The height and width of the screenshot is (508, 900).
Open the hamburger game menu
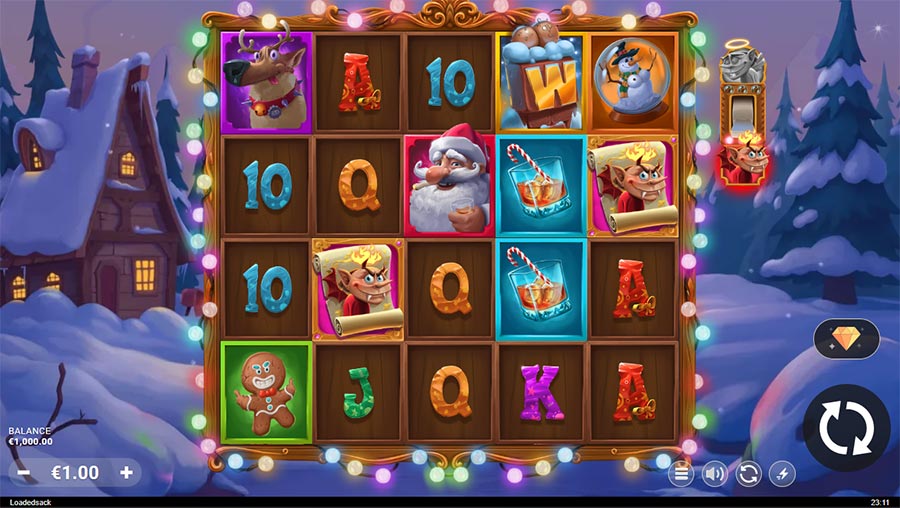coord(681,474)
